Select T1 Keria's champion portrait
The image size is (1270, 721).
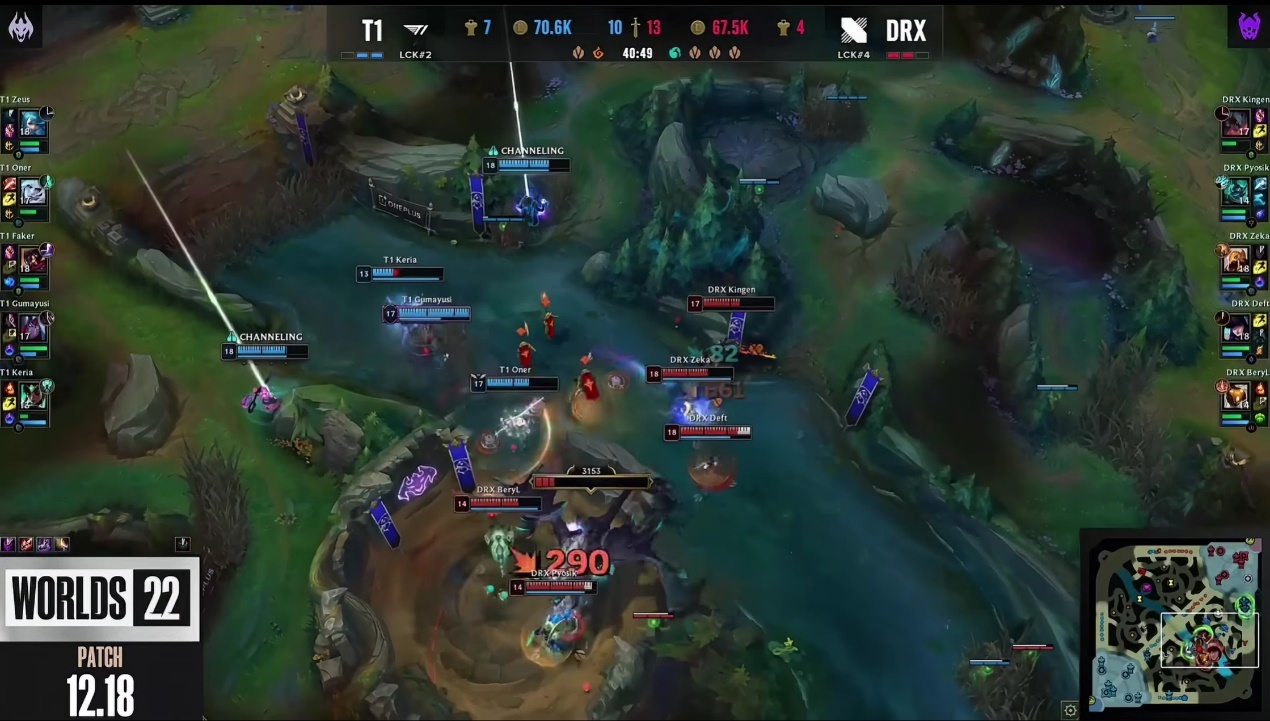tap(33, 395)
